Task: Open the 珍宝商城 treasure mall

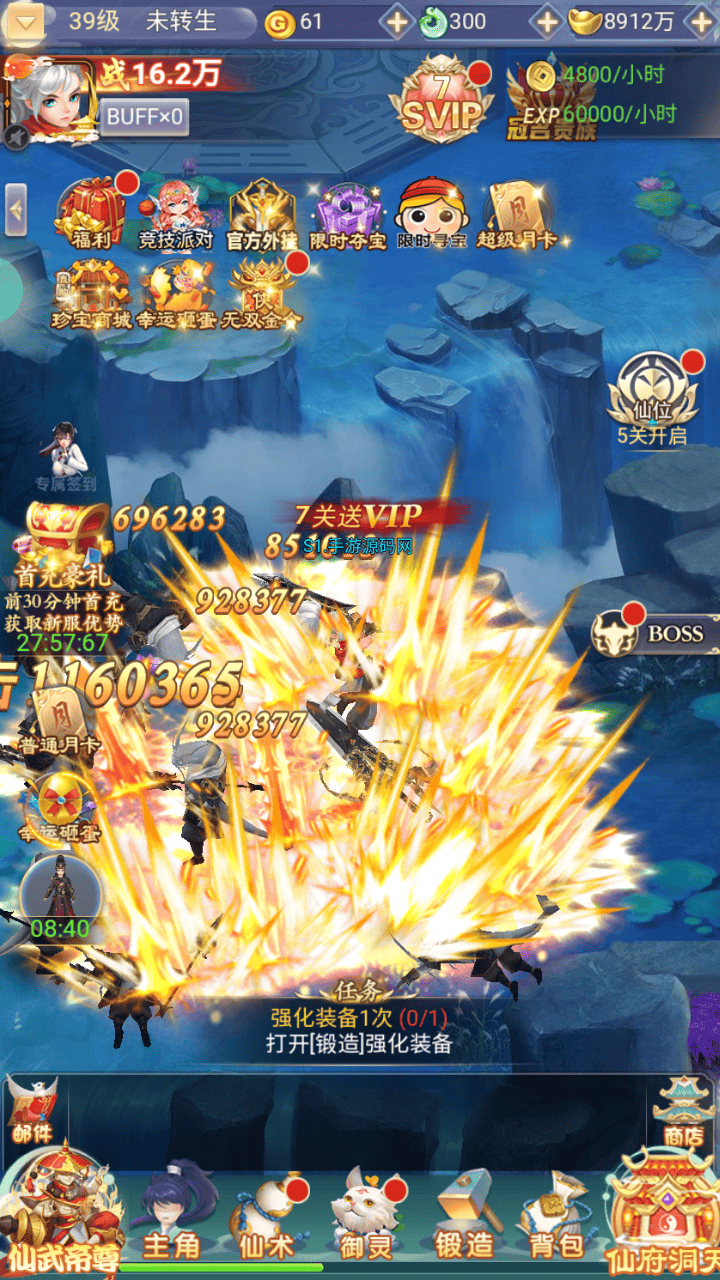Action: point(91,292)
